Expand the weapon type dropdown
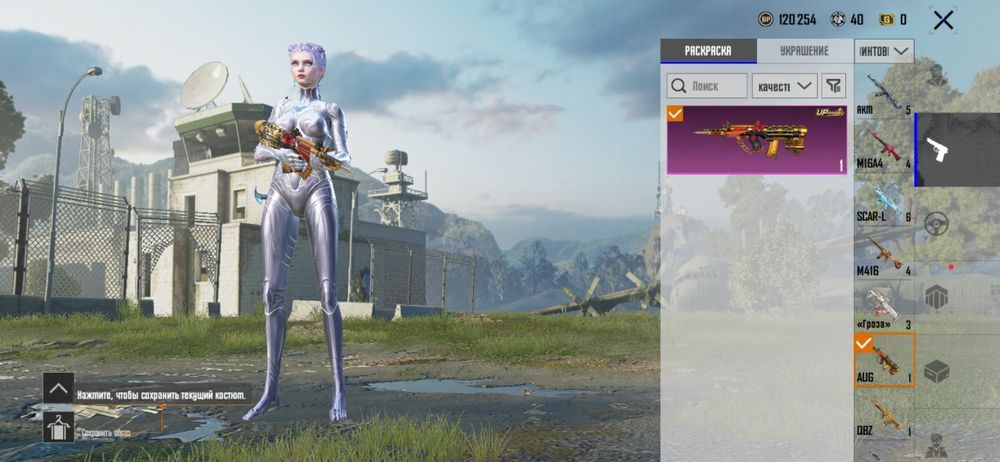This screenshot has height=462, width=1000. pos(884,51)
